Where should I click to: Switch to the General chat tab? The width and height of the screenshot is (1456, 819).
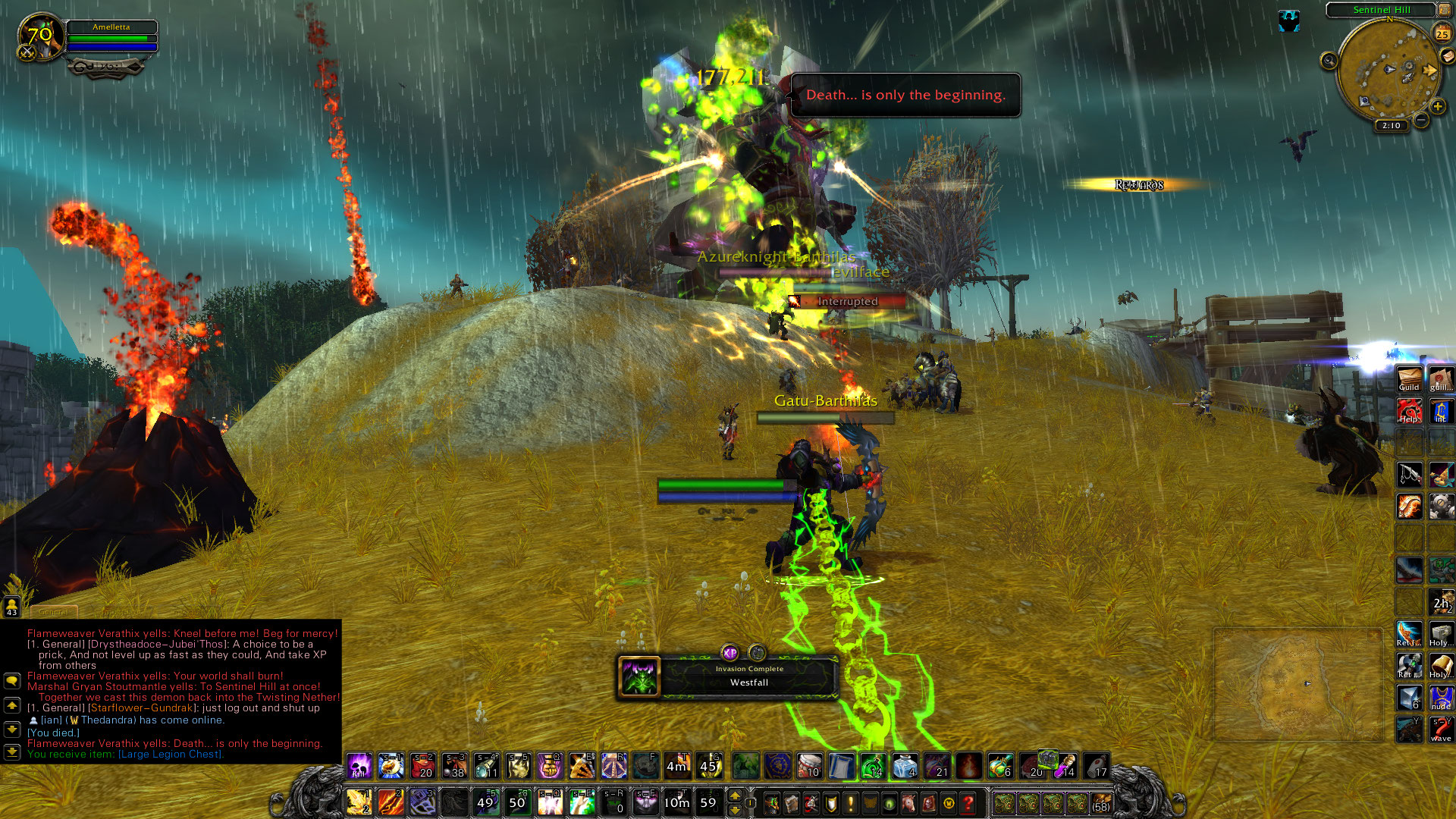(x=53, y=611)
